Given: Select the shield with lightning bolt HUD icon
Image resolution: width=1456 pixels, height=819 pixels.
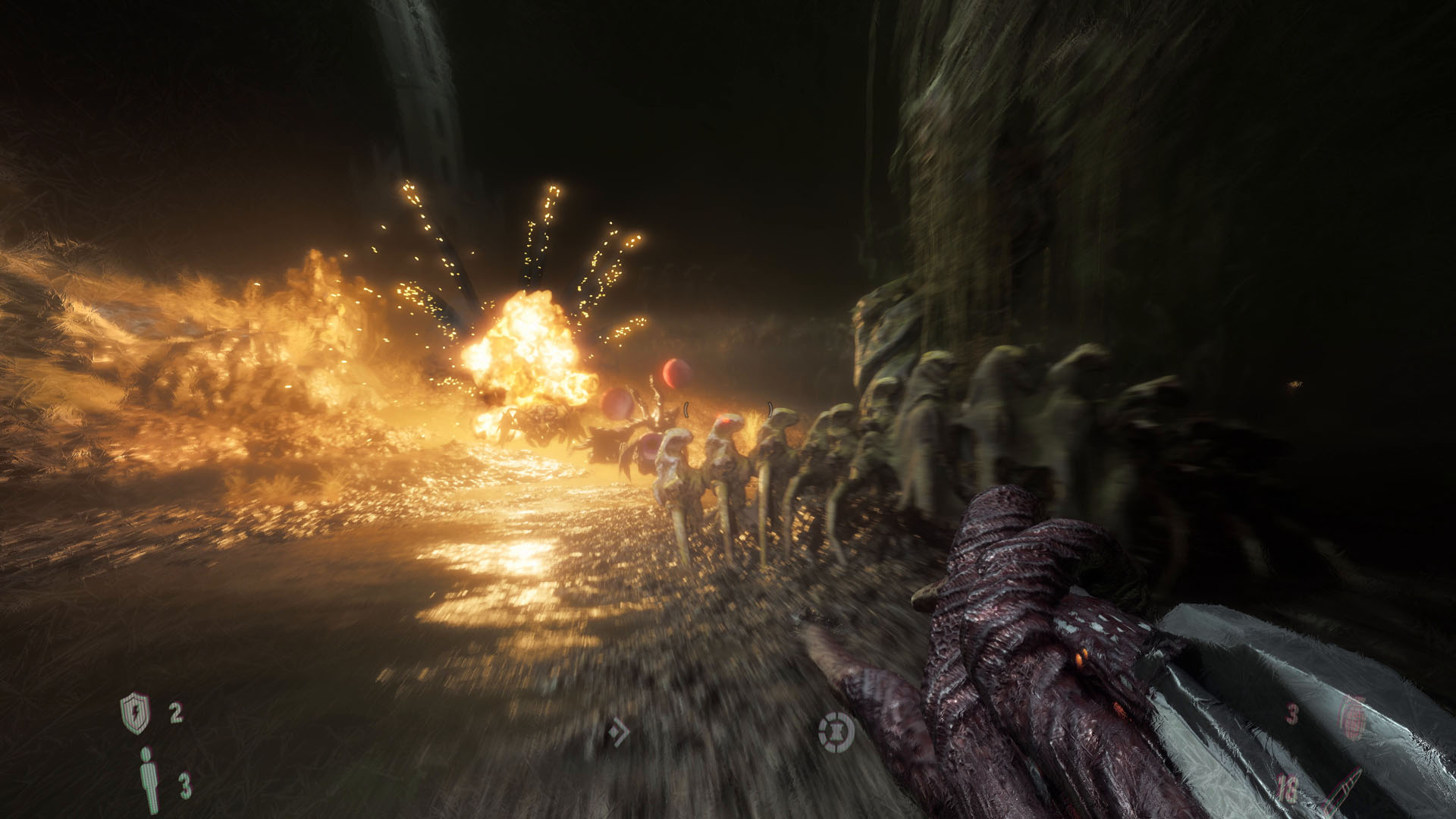Looking at the screenshot, I should [134, 711].
